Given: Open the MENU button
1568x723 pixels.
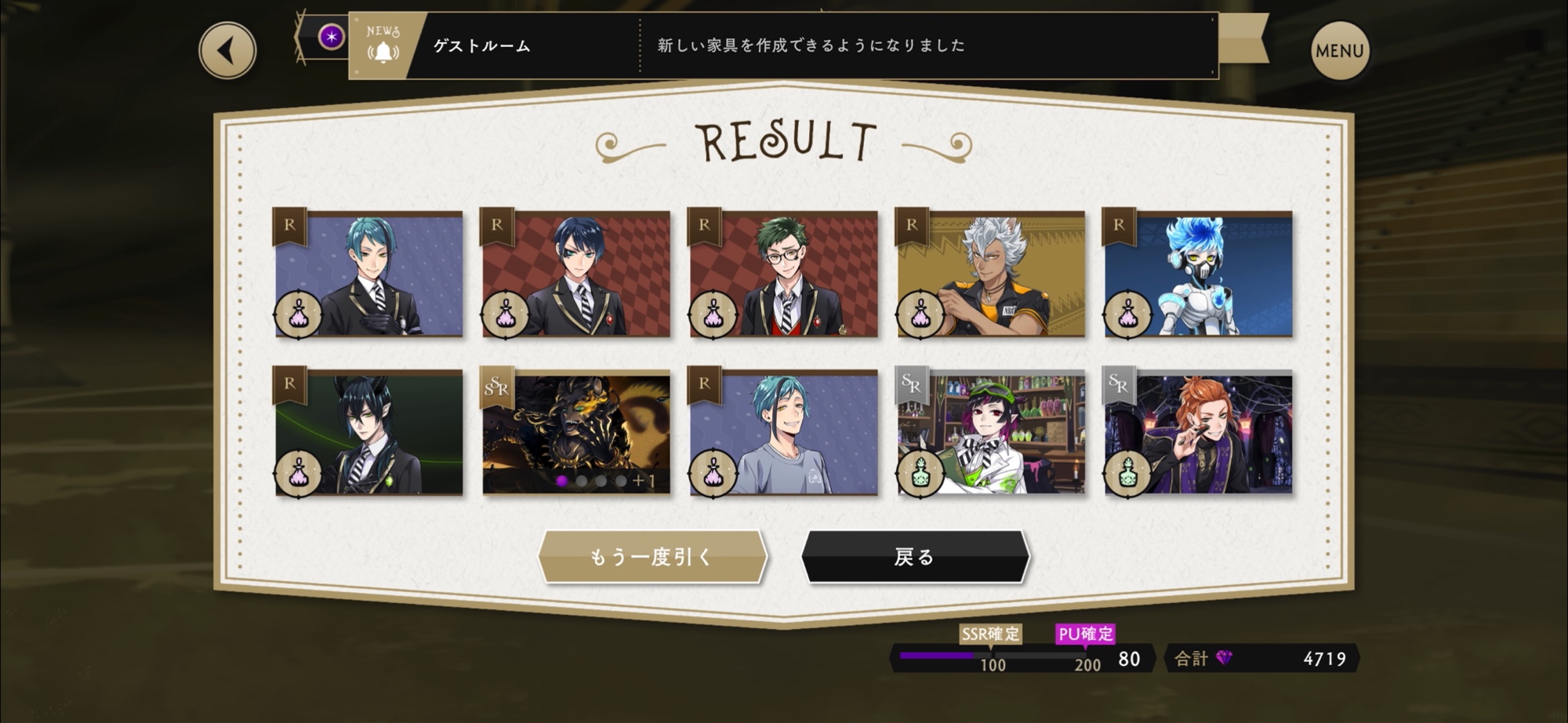Looking at the screenshot, I should coord(1339,51).
